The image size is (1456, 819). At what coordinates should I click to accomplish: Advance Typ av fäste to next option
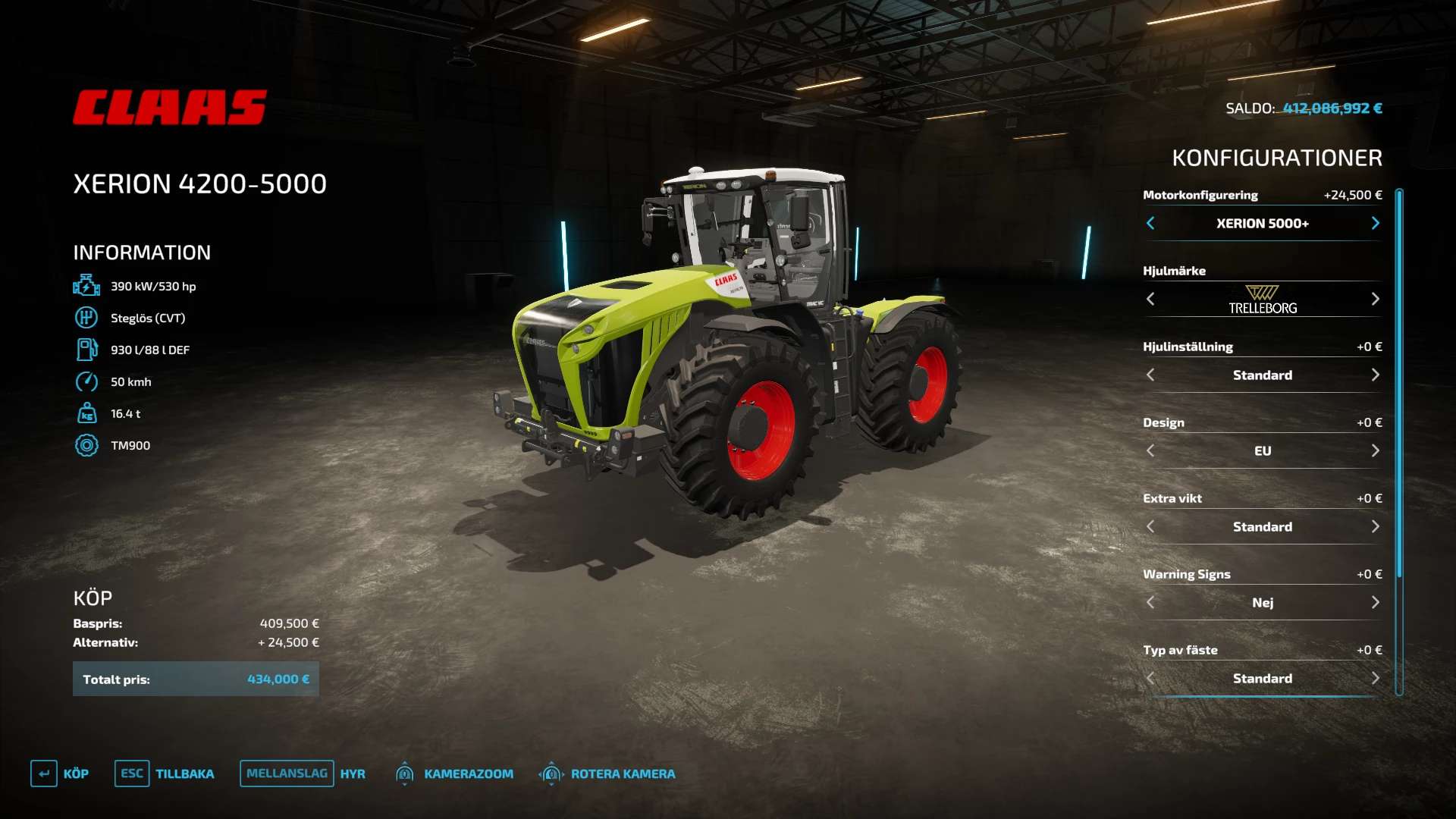[1375, 678]
